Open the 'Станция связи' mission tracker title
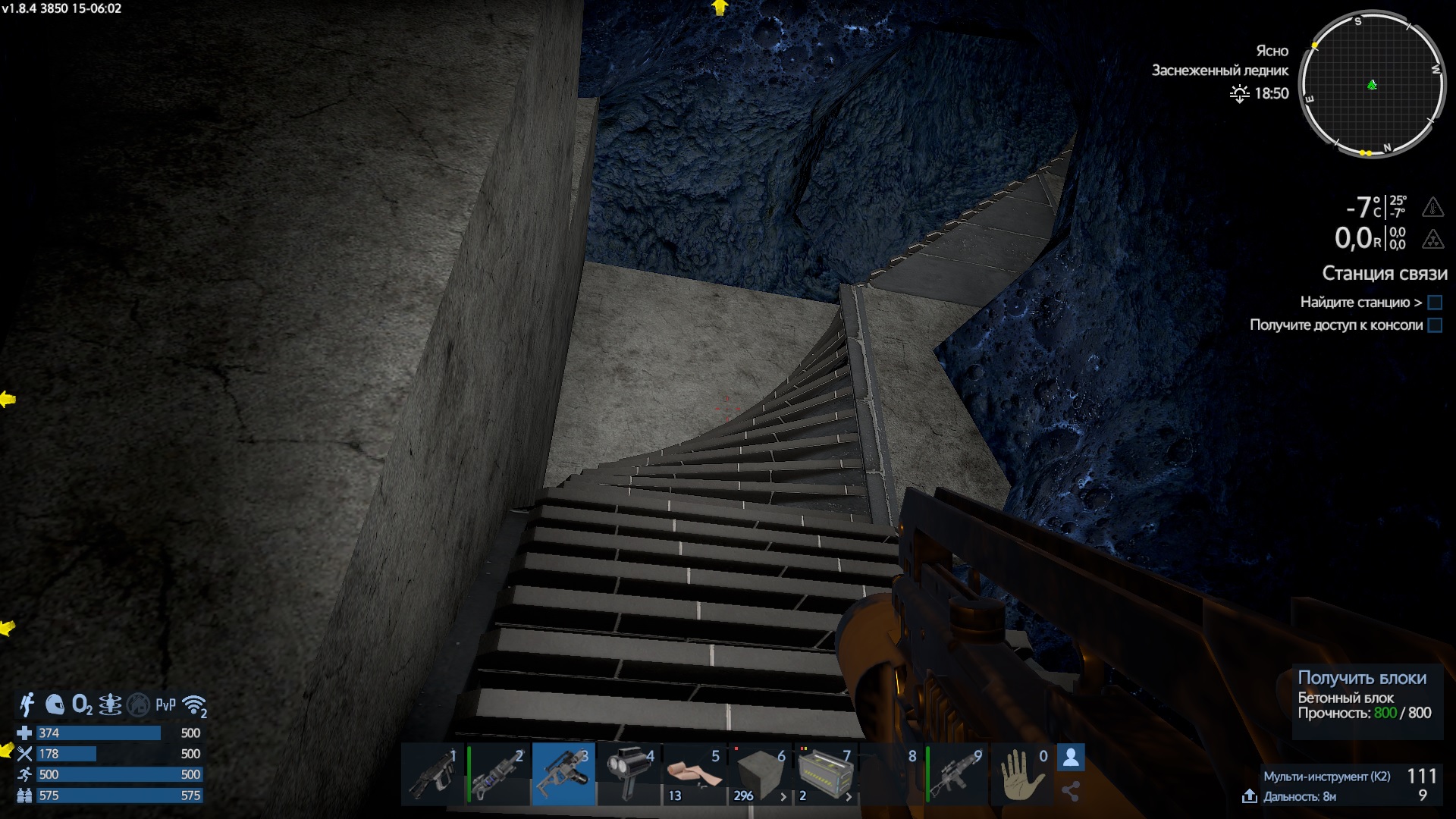This screenshot has width=1456, height=819. pyautogui.click(x=1384, y=273)
